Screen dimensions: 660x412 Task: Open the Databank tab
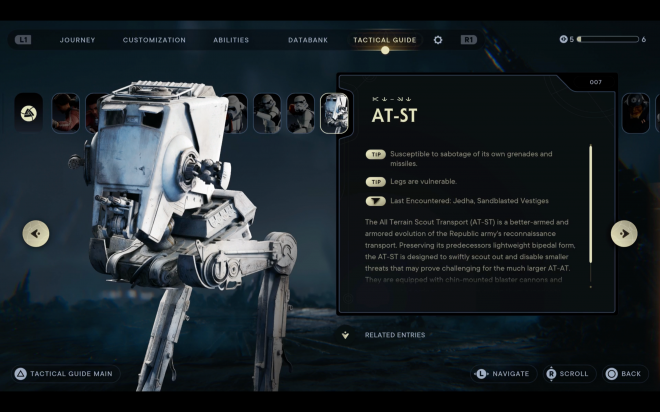coord(307,40)
